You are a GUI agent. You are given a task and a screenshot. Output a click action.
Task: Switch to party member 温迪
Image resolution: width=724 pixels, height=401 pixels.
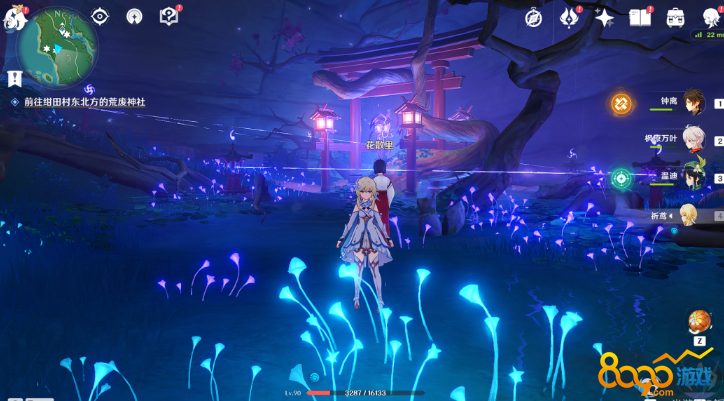[693, 176]
